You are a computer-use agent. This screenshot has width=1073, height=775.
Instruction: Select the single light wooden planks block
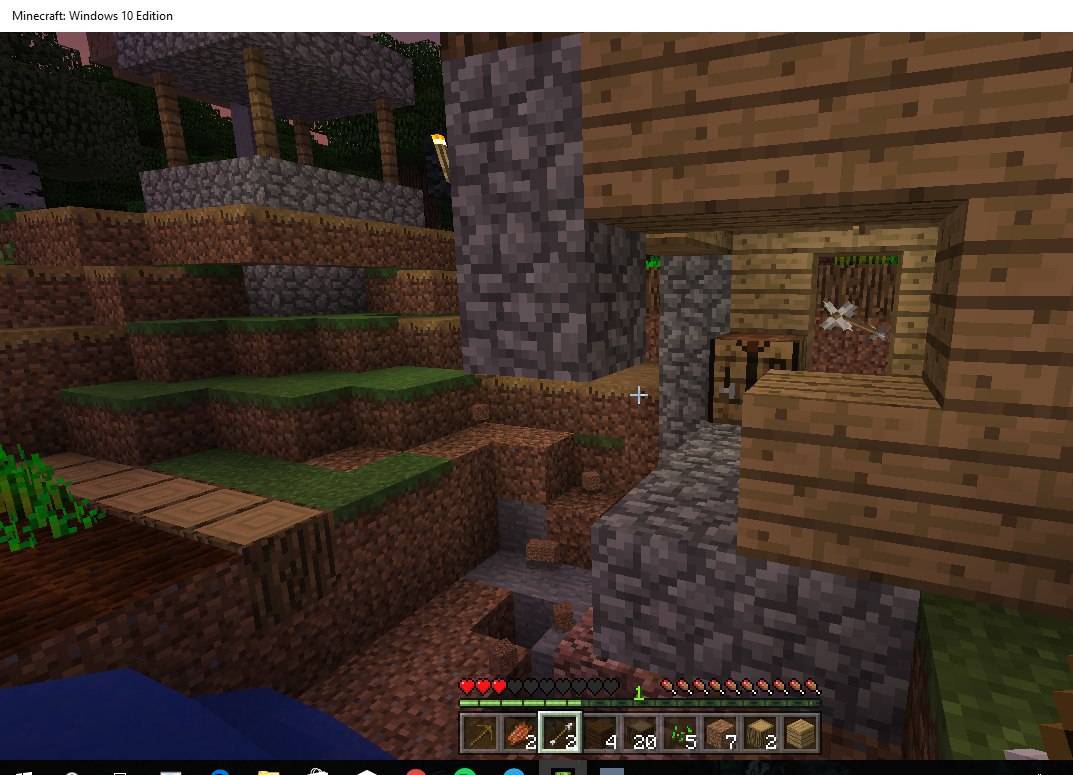coord(800,733)
